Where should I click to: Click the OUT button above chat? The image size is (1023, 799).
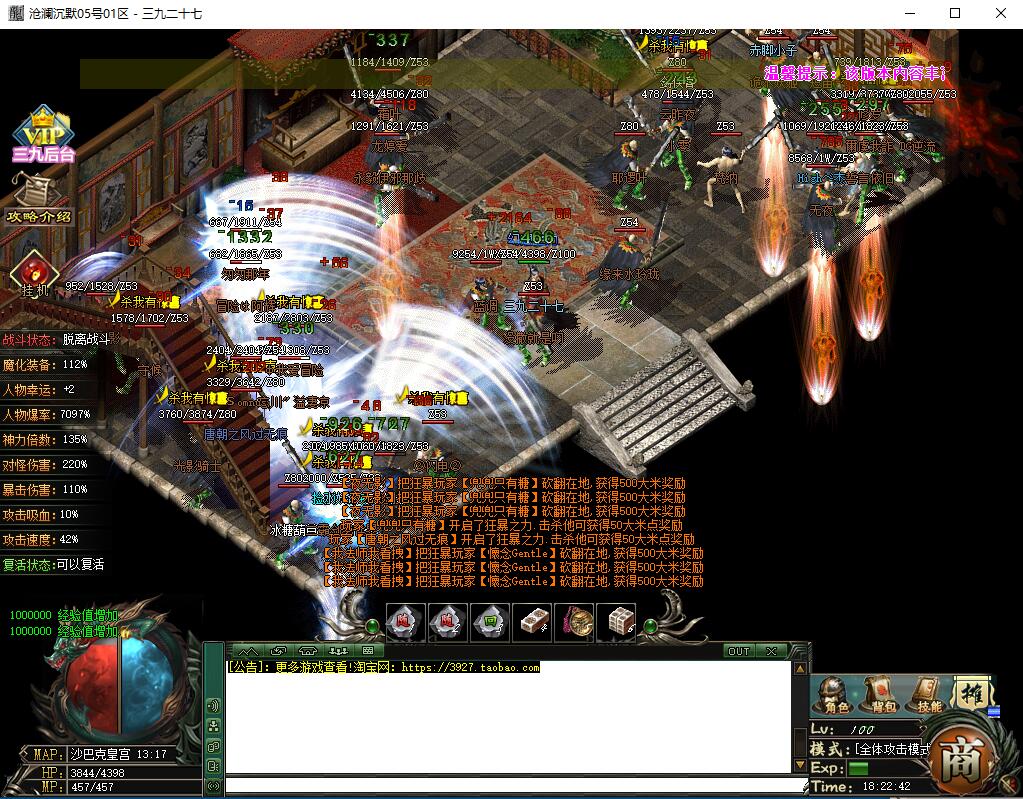click(x=738, y=651)
